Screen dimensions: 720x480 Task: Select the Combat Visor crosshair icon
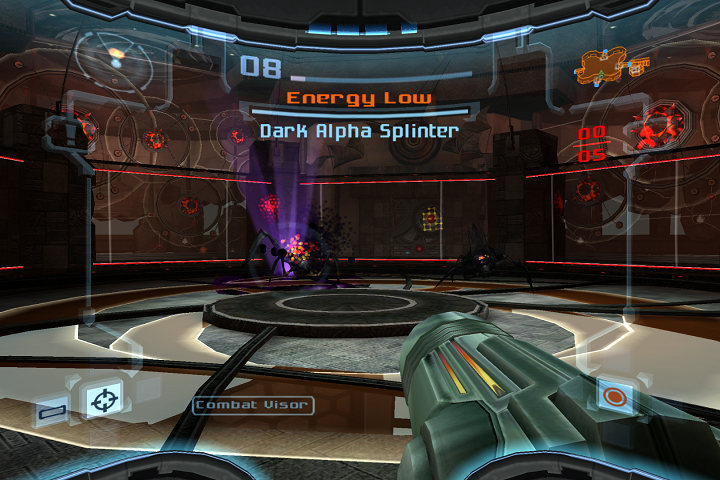point(101,401)
